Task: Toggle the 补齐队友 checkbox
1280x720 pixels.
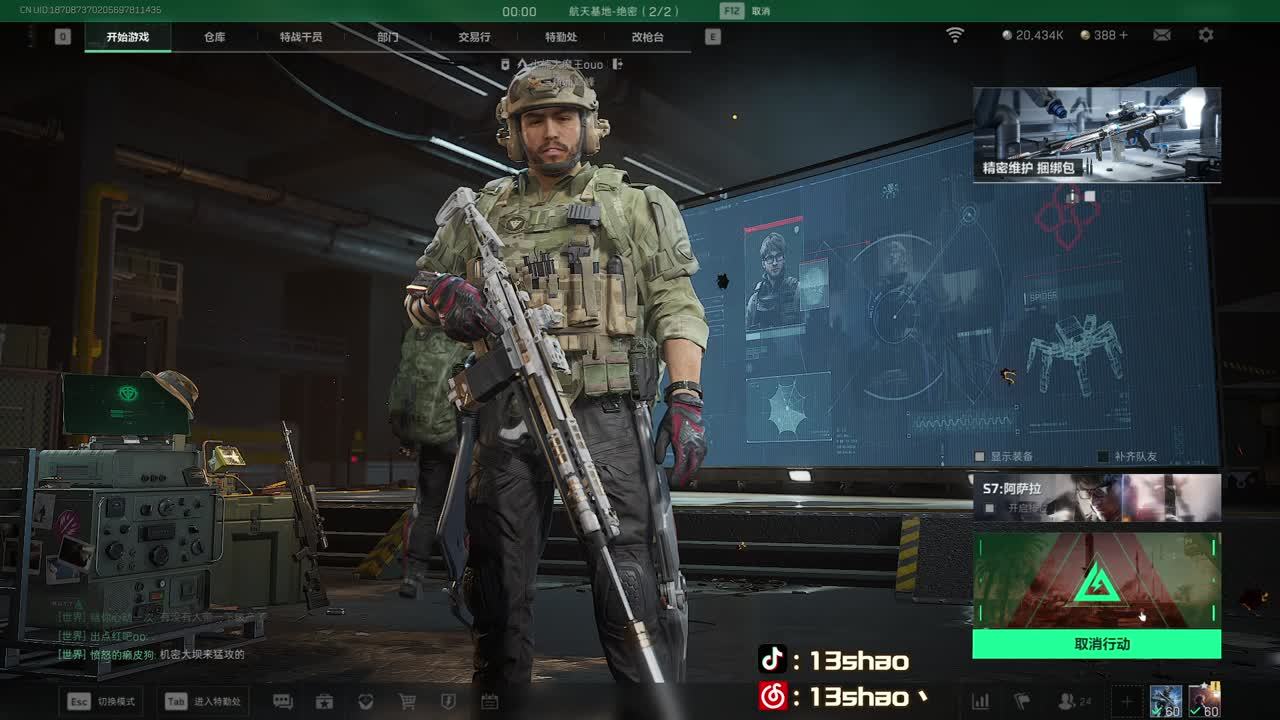Action: (1103, 456)
